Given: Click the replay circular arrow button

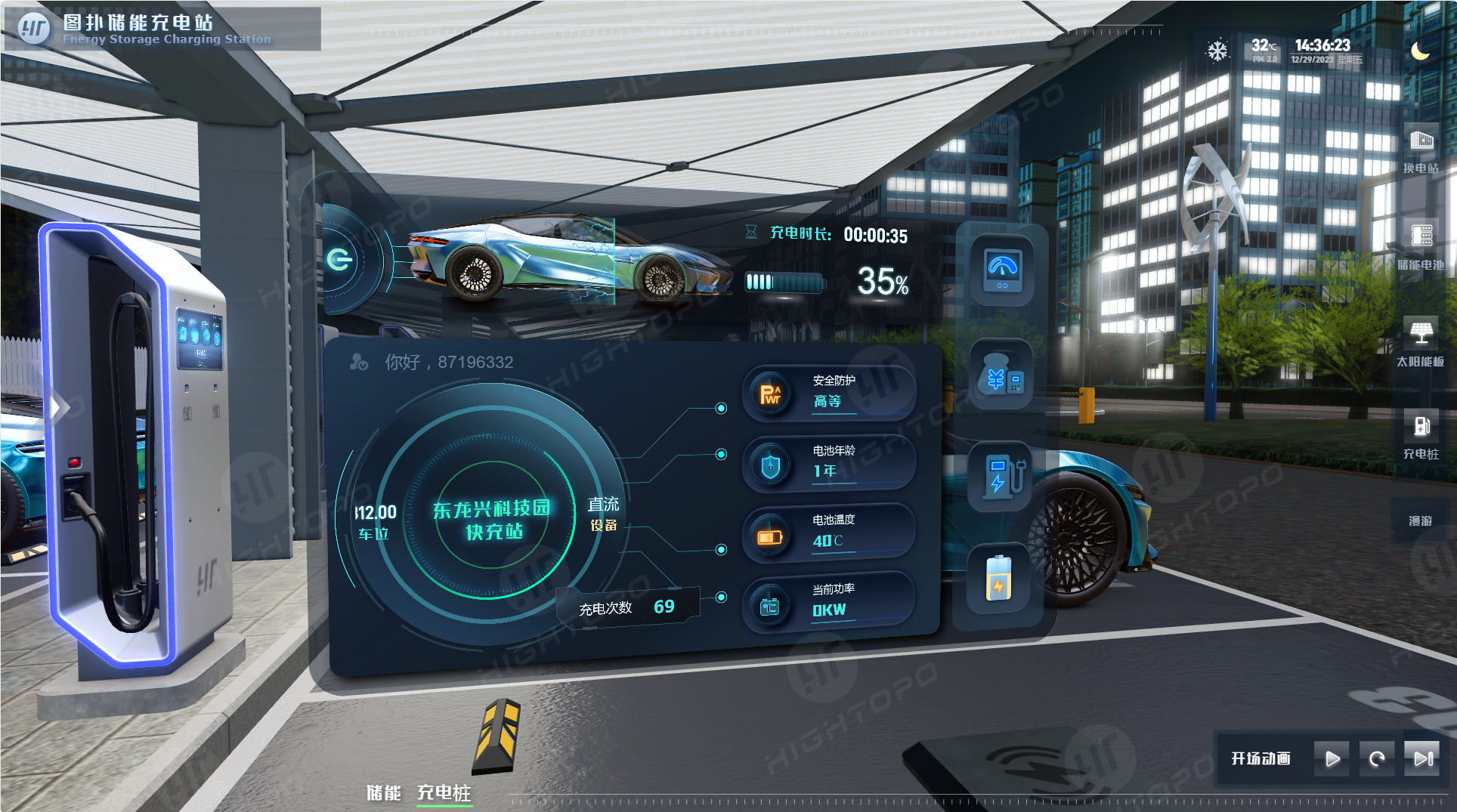Looking at the screenshot, I should pyautogui.click(x=1377, y=758).
